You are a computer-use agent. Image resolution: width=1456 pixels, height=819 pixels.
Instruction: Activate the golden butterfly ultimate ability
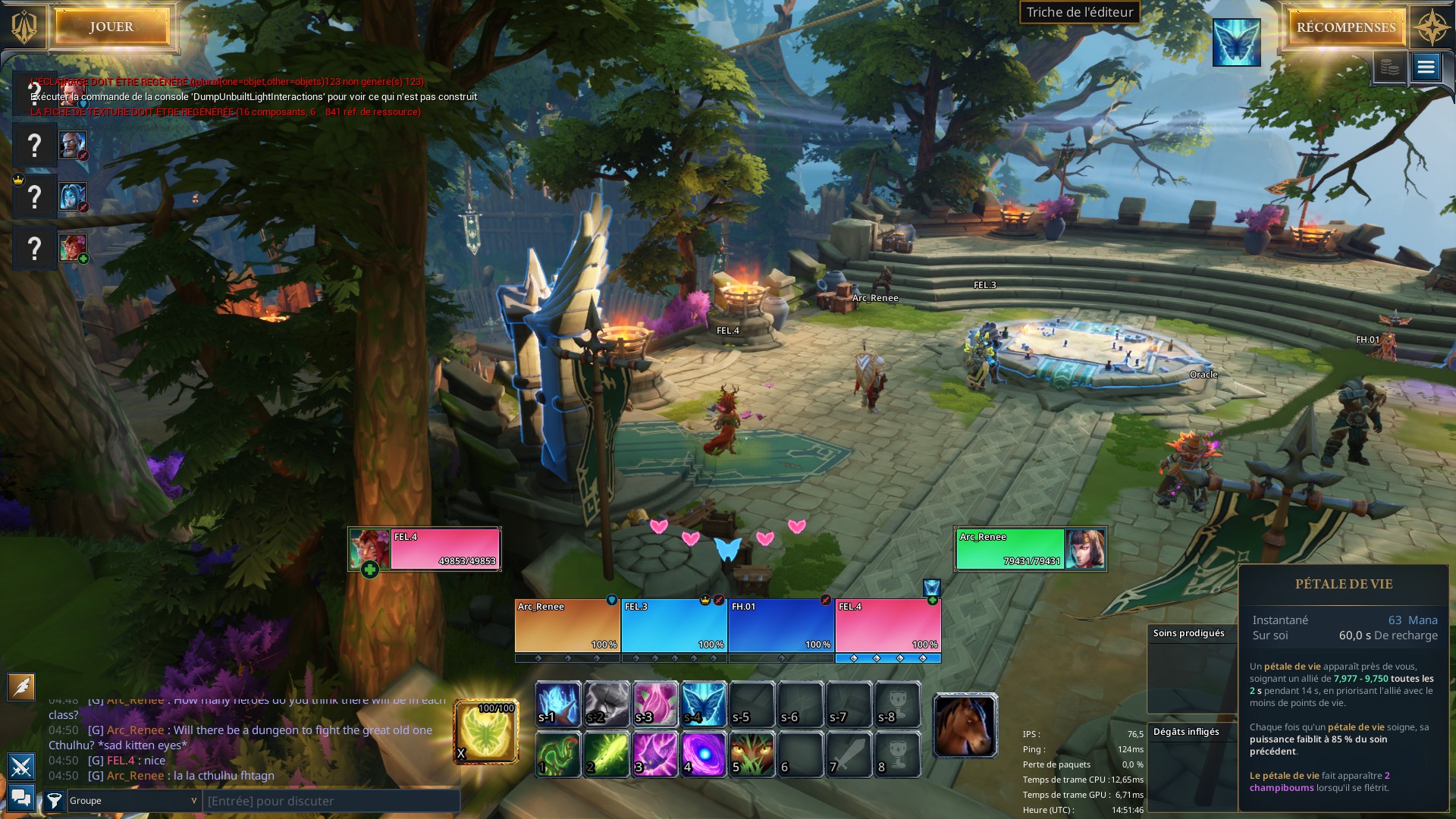(486, 731)
